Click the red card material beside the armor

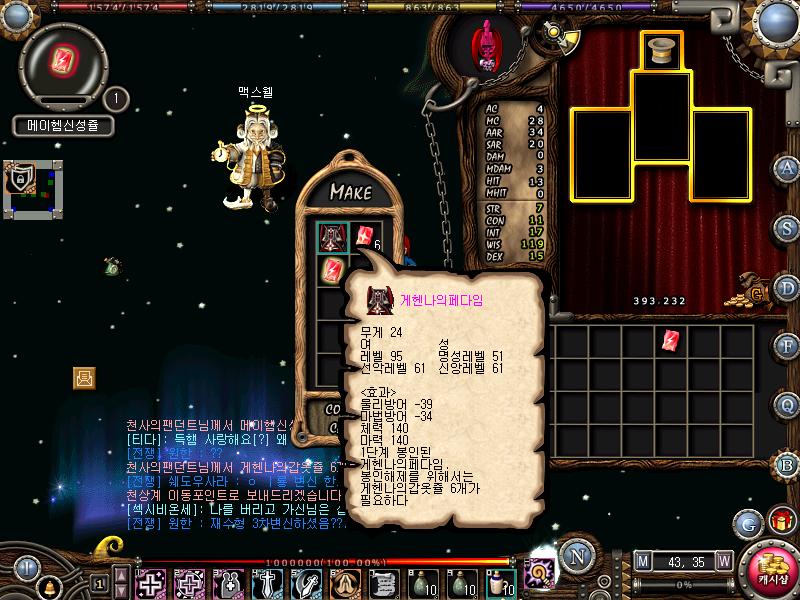pyautogui.click(x=363, y=237)
